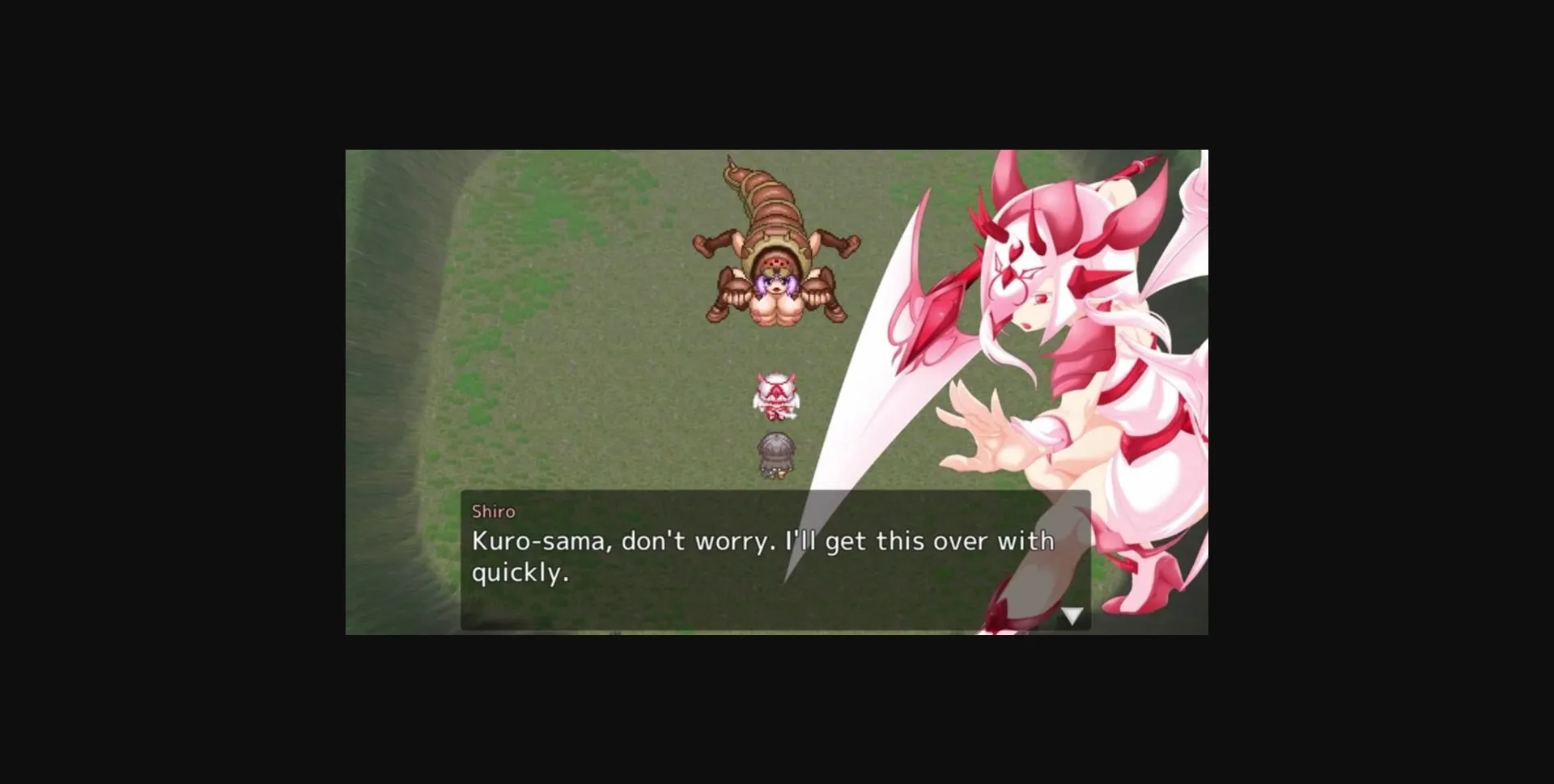Screen dimensions: 1554x784
Task: Click the downward triangle in the textbox corner
Action: click(x=1072, y=615)
